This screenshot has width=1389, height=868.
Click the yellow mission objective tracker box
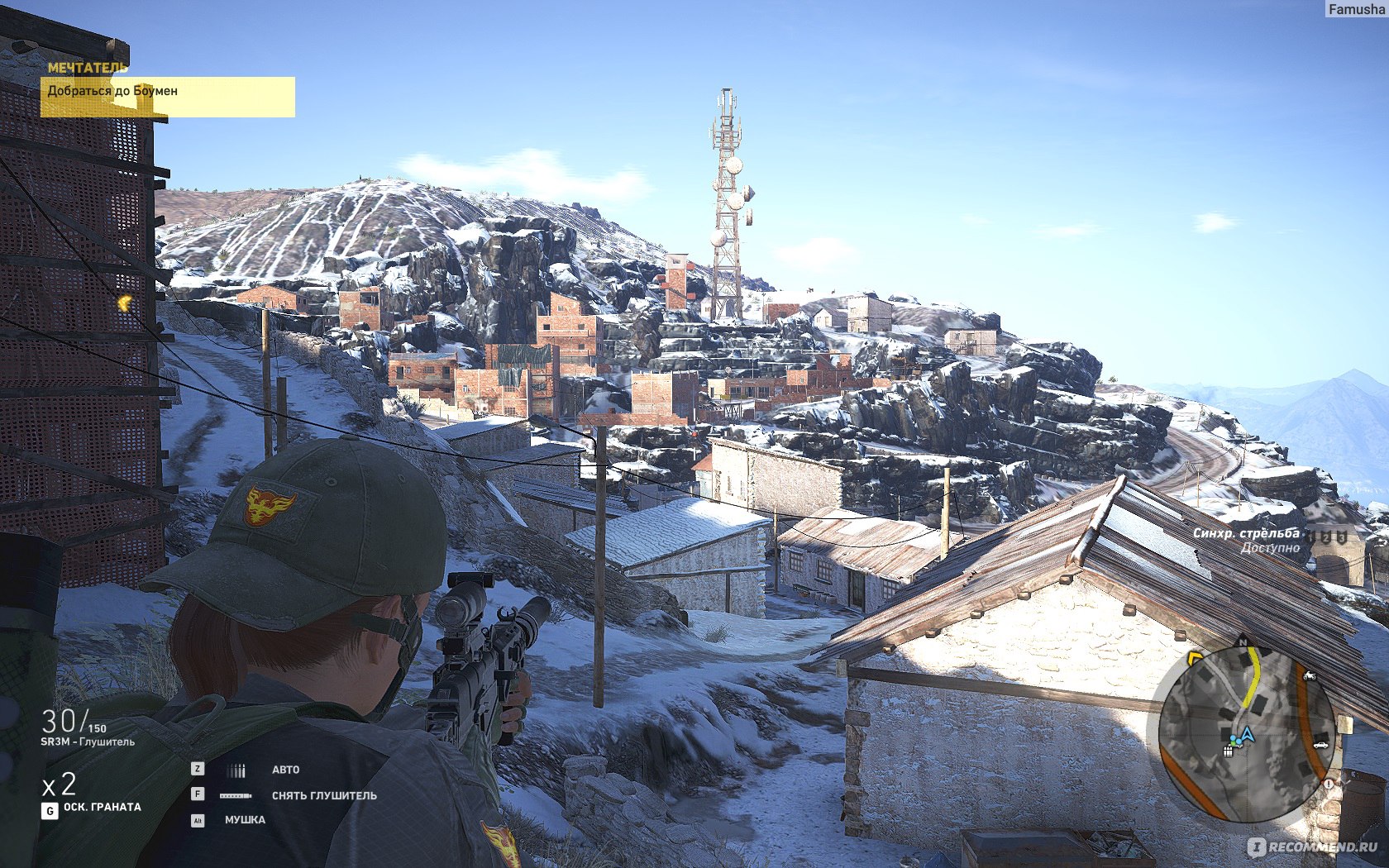click(x=168, y=97)
